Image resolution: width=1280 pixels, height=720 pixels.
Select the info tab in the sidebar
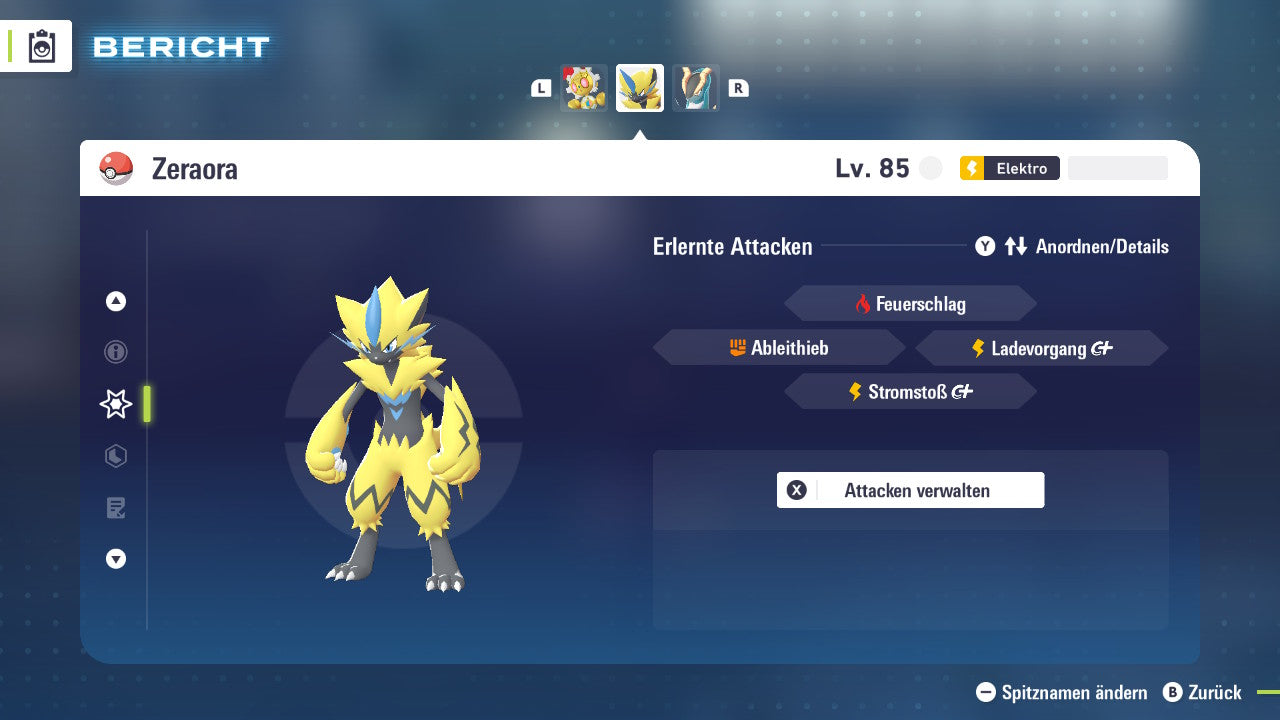coord(116,352)
